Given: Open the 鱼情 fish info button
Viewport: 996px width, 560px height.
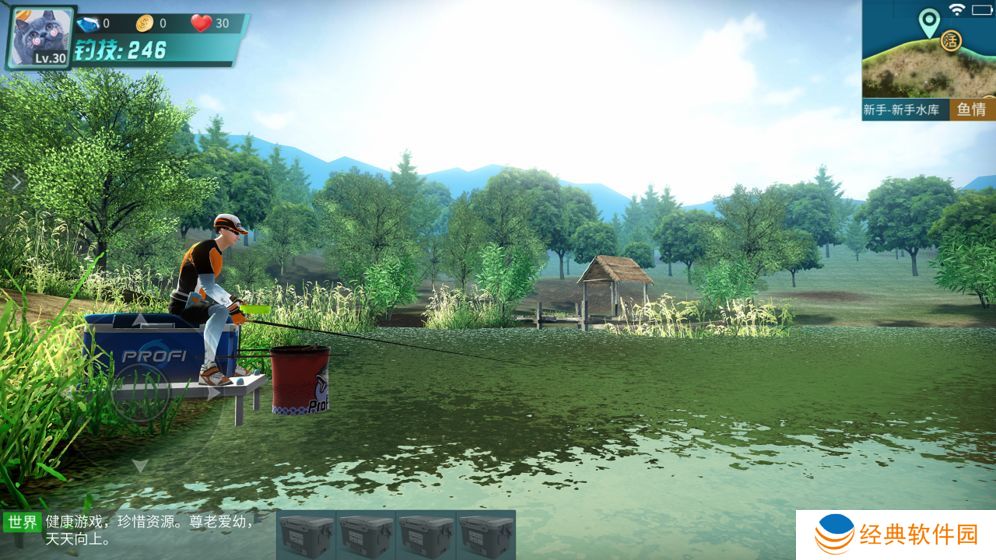Looking at the screenshot, I should 971,110.
